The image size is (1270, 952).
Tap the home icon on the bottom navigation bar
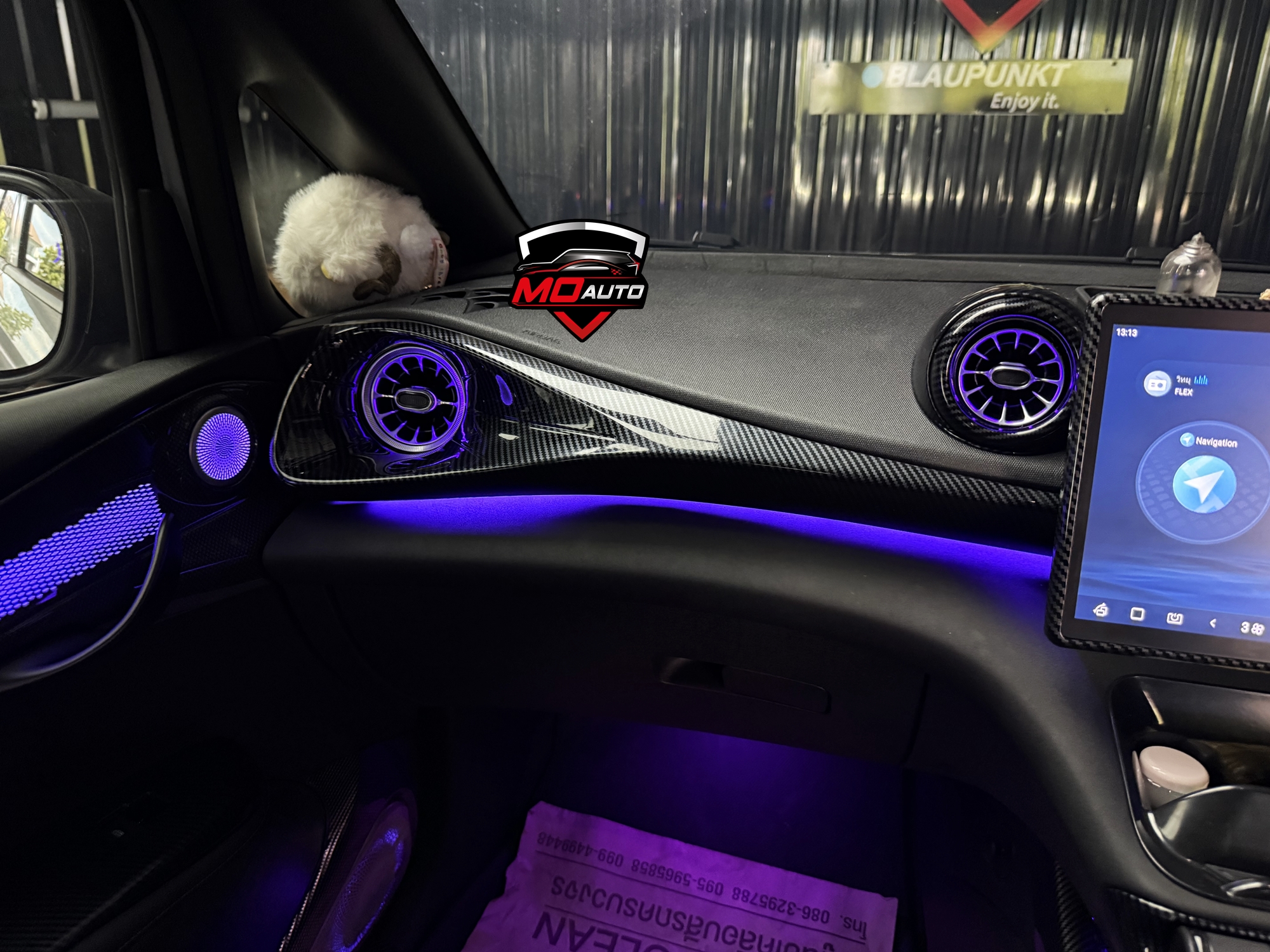[1100, 611]
